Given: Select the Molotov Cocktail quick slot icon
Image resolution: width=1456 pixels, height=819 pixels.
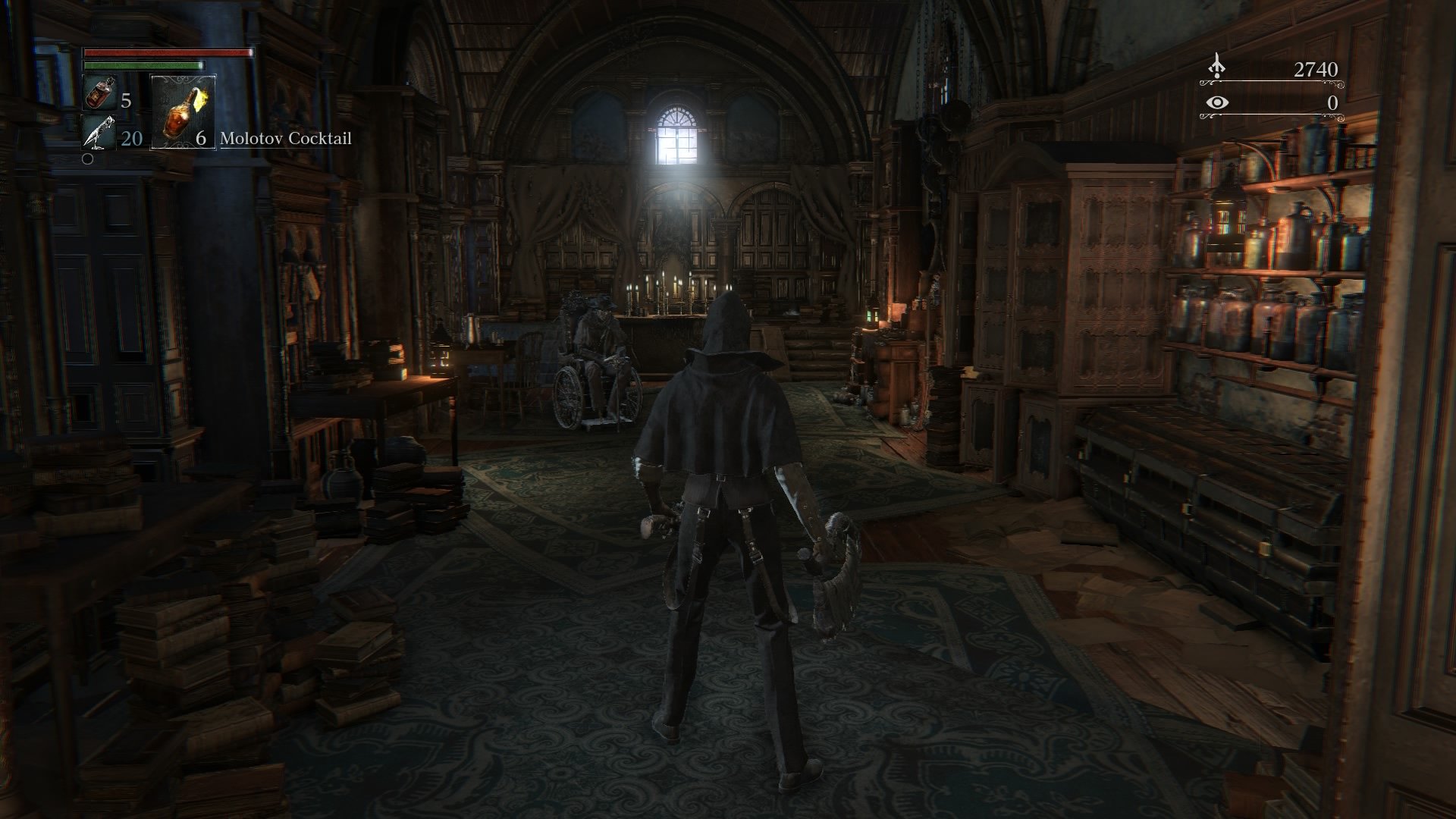Looking at the screenshot, I should pos(182,114).
